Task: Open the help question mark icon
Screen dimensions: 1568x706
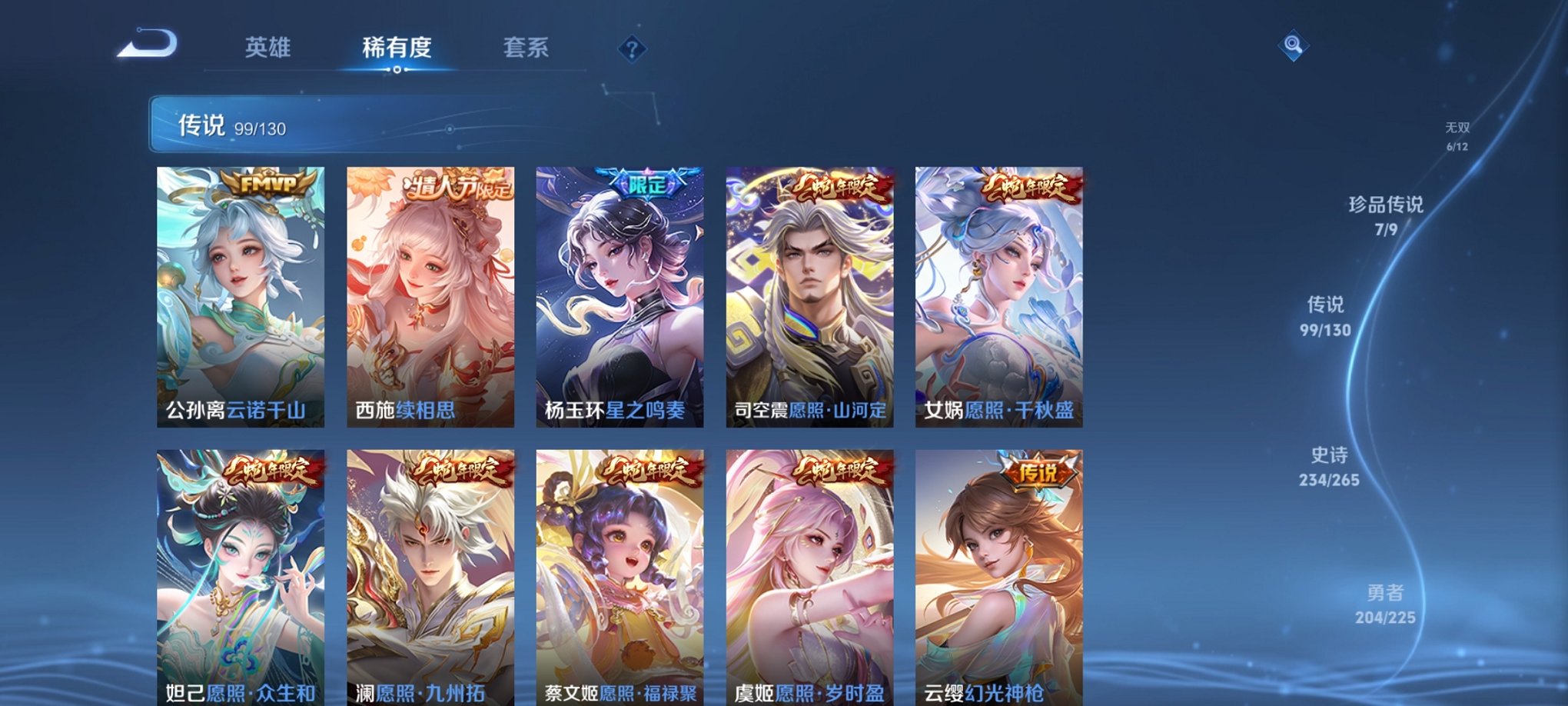Action: click(x=632, y=49)
